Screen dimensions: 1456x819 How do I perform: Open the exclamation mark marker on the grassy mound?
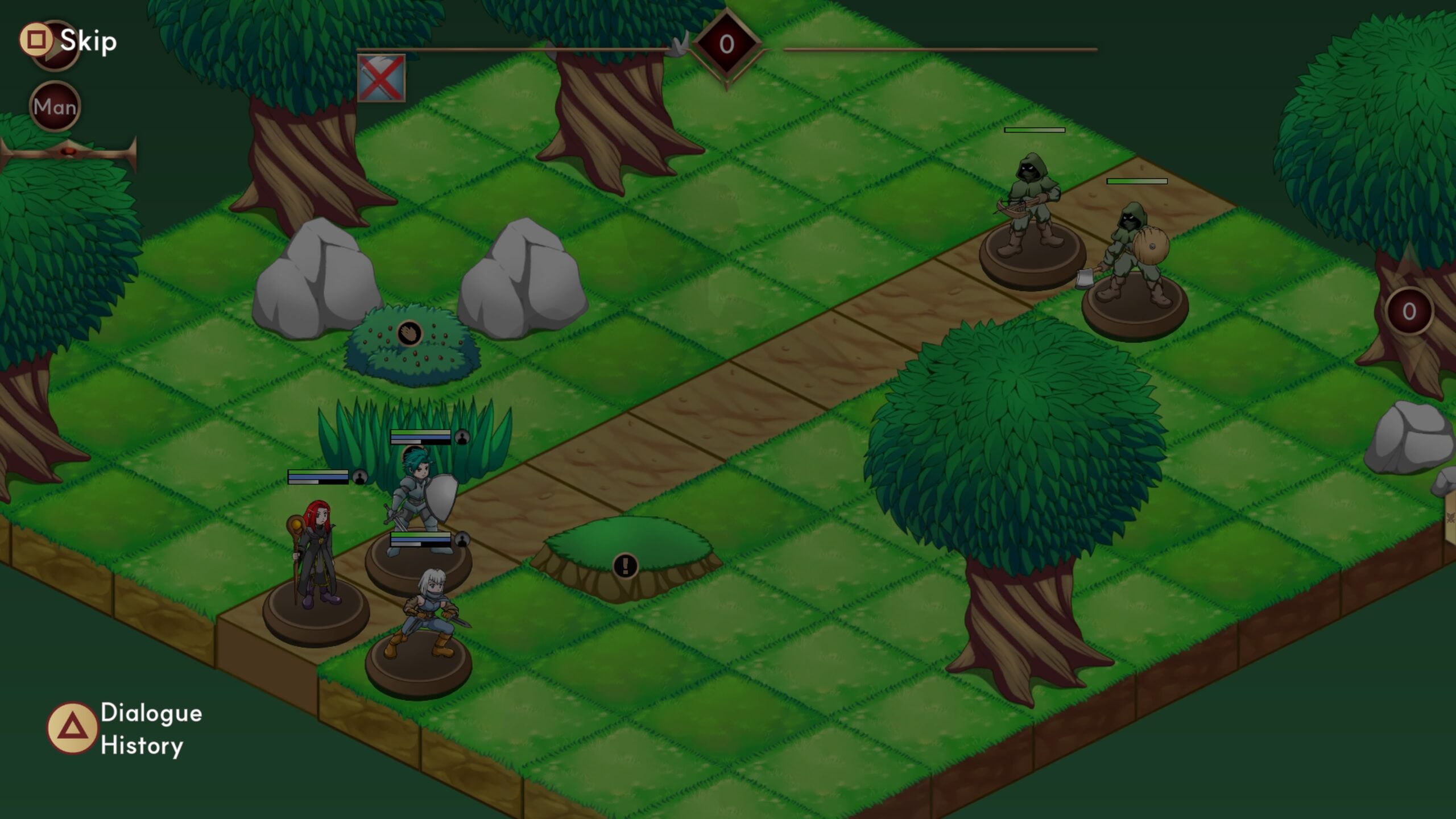coord(626,566)
